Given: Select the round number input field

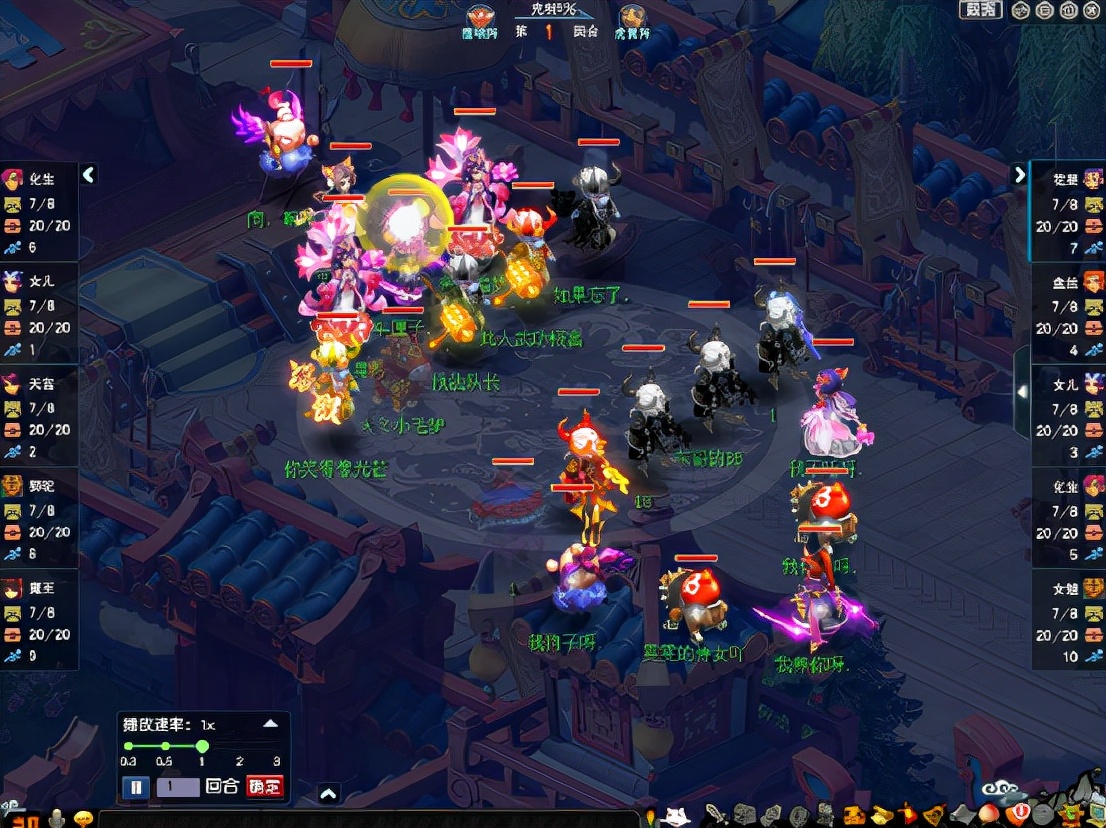Looking at the screenshot, I should coord(177,787).
